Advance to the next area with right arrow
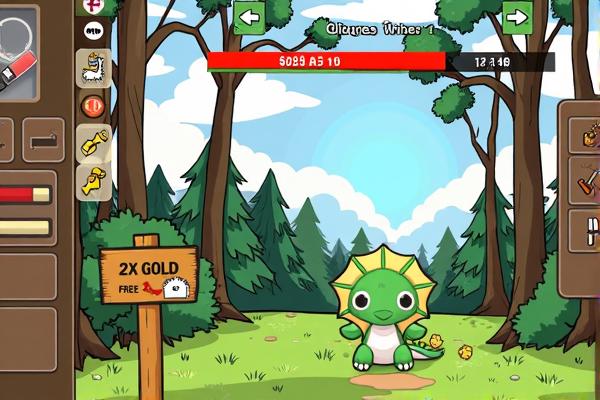 517,17
